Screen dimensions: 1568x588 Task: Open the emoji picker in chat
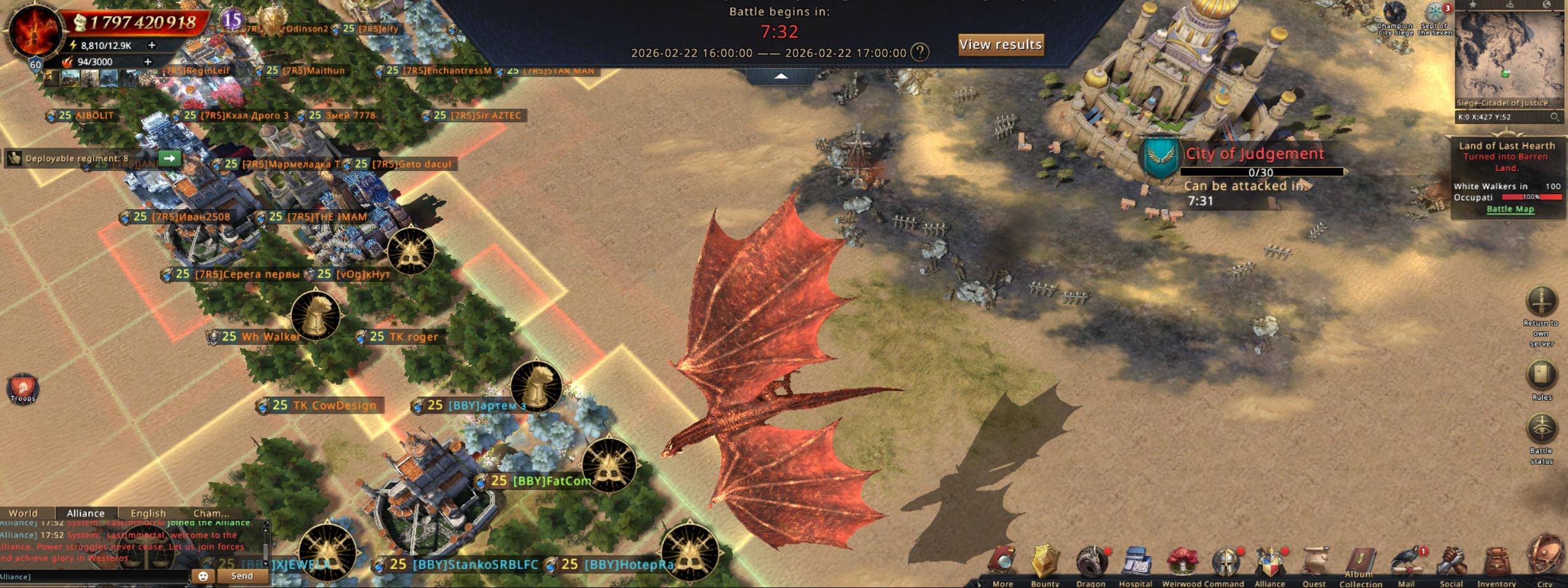[203, 576]
